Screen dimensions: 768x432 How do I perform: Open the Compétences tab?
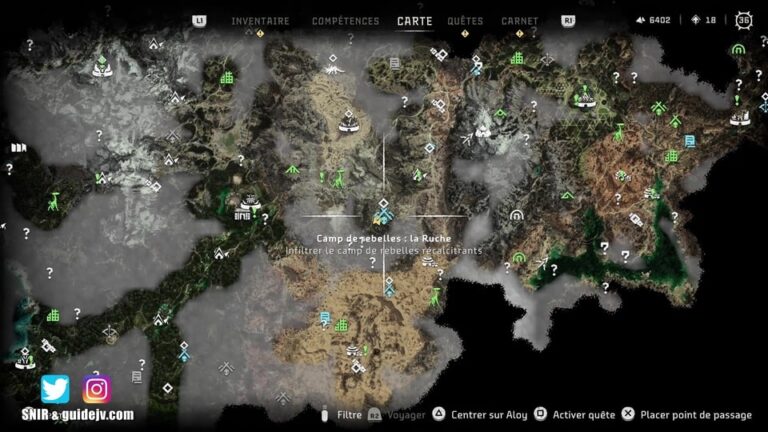pos(345,20)
